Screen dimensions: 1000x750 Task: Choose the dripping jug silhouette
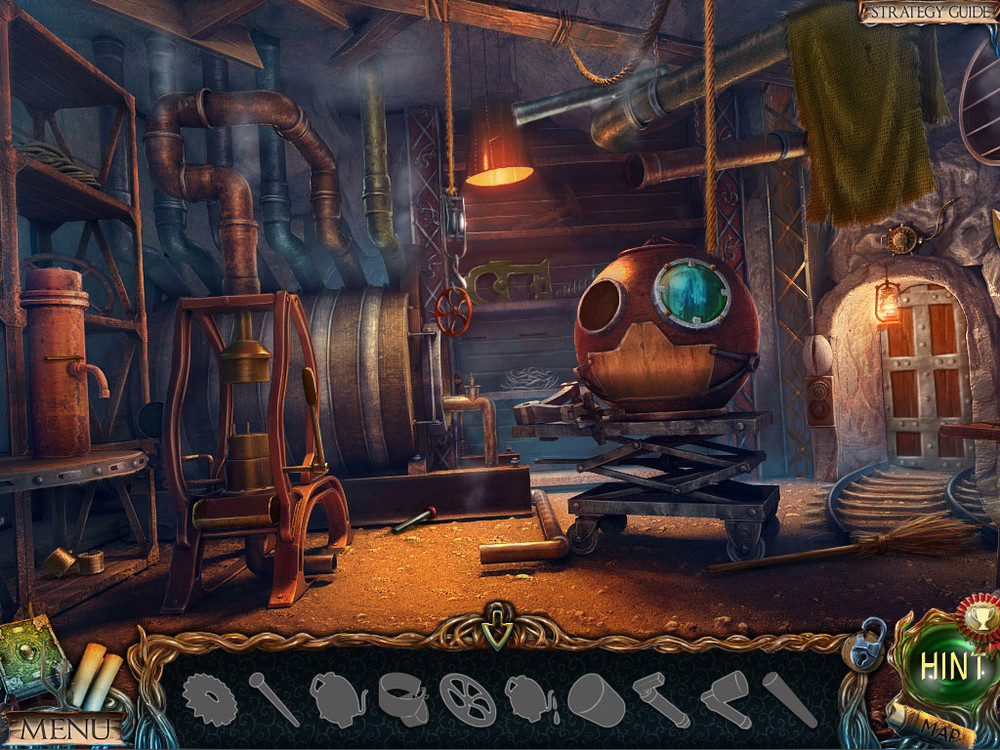pos(532,698)
